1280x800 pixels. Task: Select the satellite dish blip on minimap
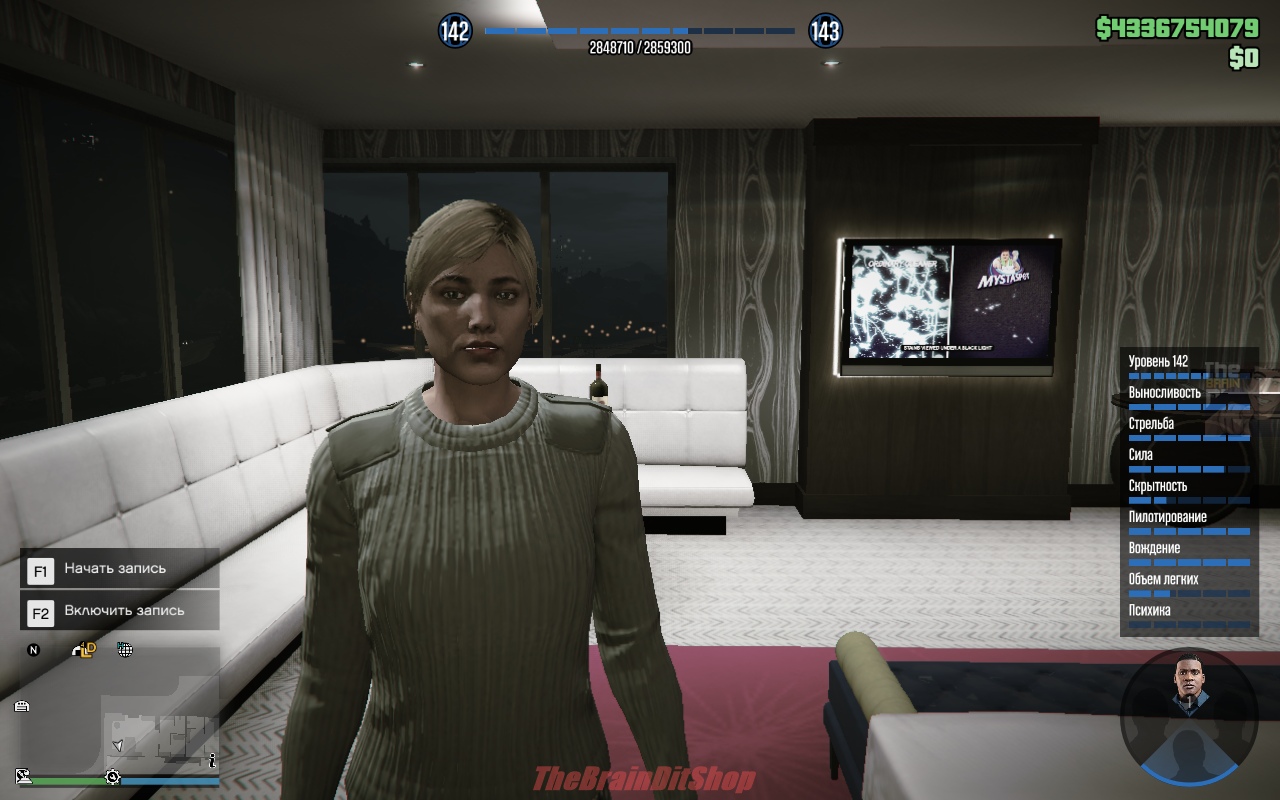click(x=23, y=775)
